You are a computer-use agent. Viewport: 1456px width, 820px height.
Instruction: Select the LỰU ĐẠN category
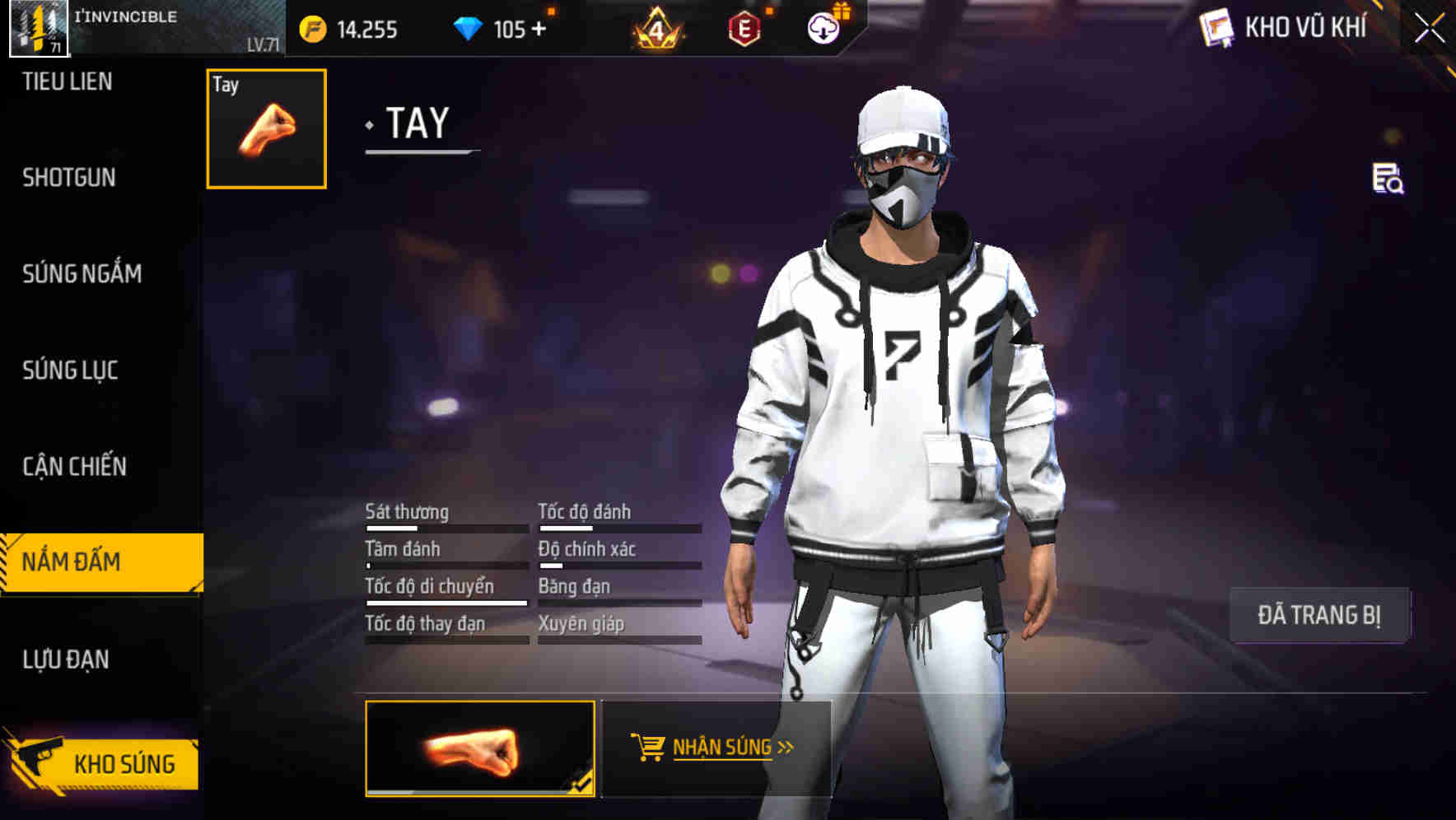coord(64,659)
